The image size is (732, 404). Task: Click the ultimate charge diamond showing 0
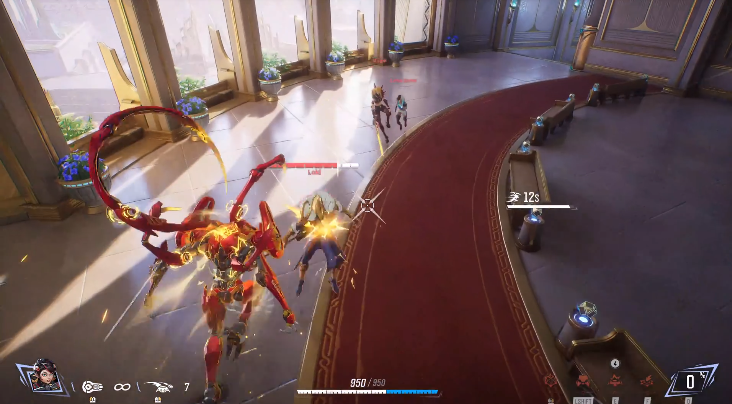(691, 381)
